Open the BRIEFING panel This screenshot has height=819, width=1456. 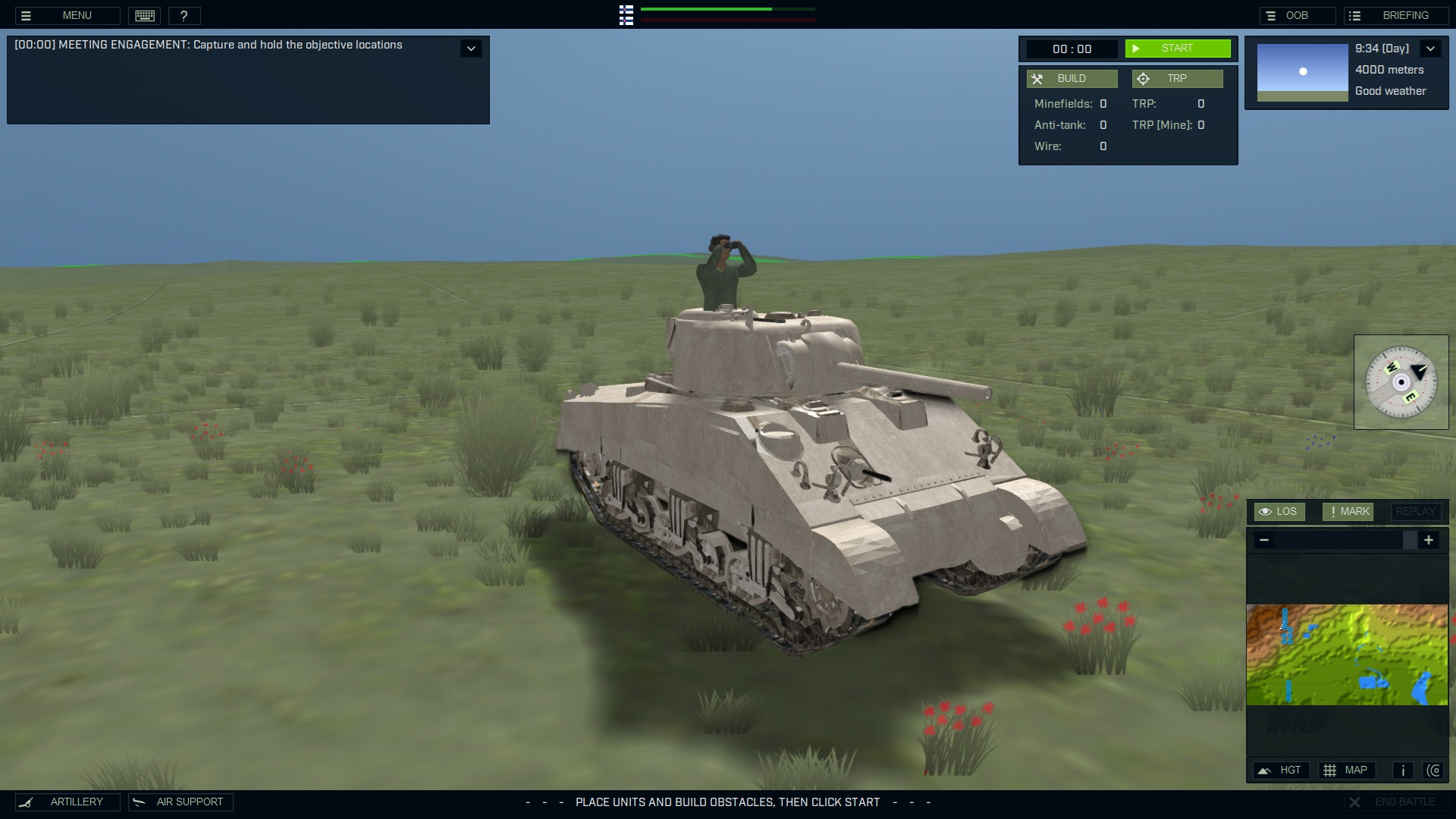tap(1395, 14)
